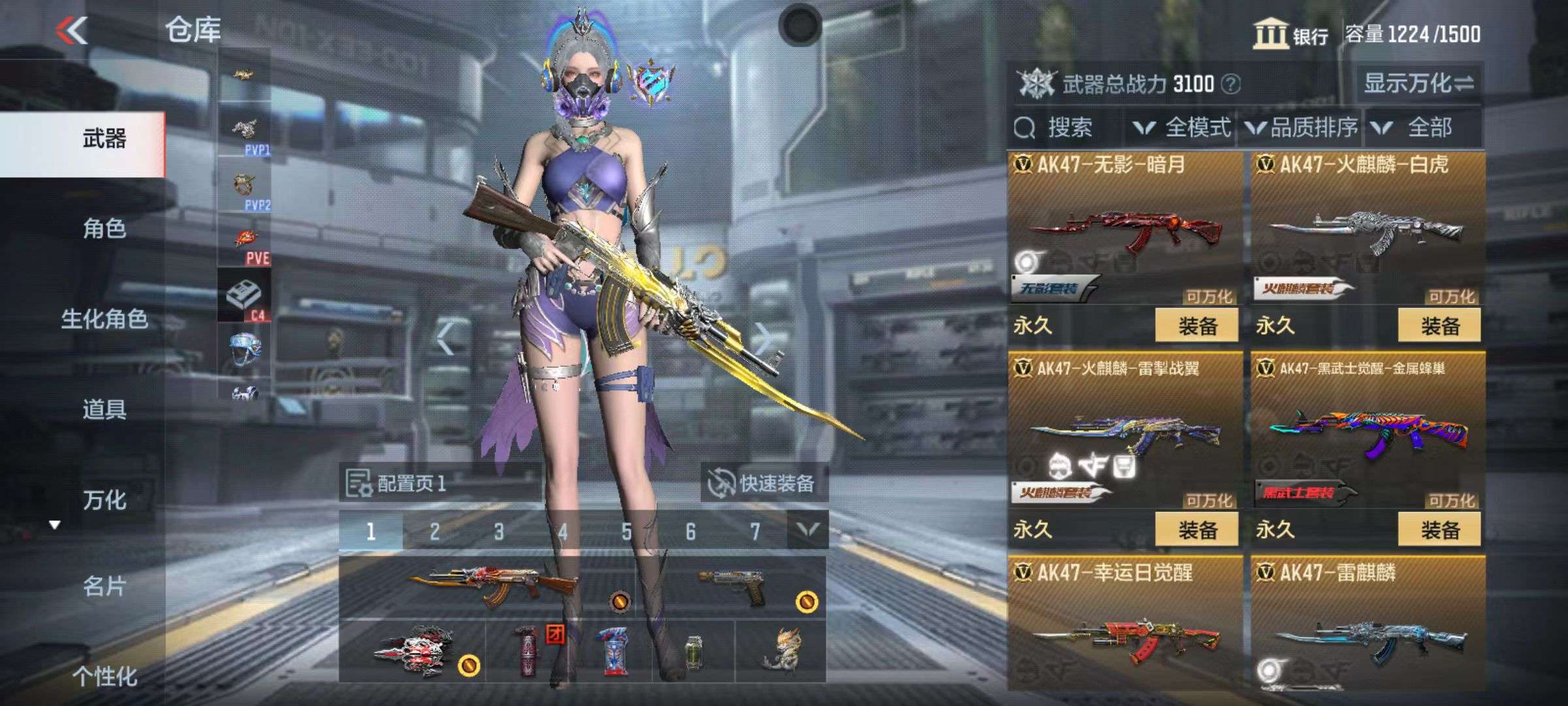
Task: Equip the AK47-火麒麟-雷掣战翼 weapon
Action: click(x=1196, y=529)
